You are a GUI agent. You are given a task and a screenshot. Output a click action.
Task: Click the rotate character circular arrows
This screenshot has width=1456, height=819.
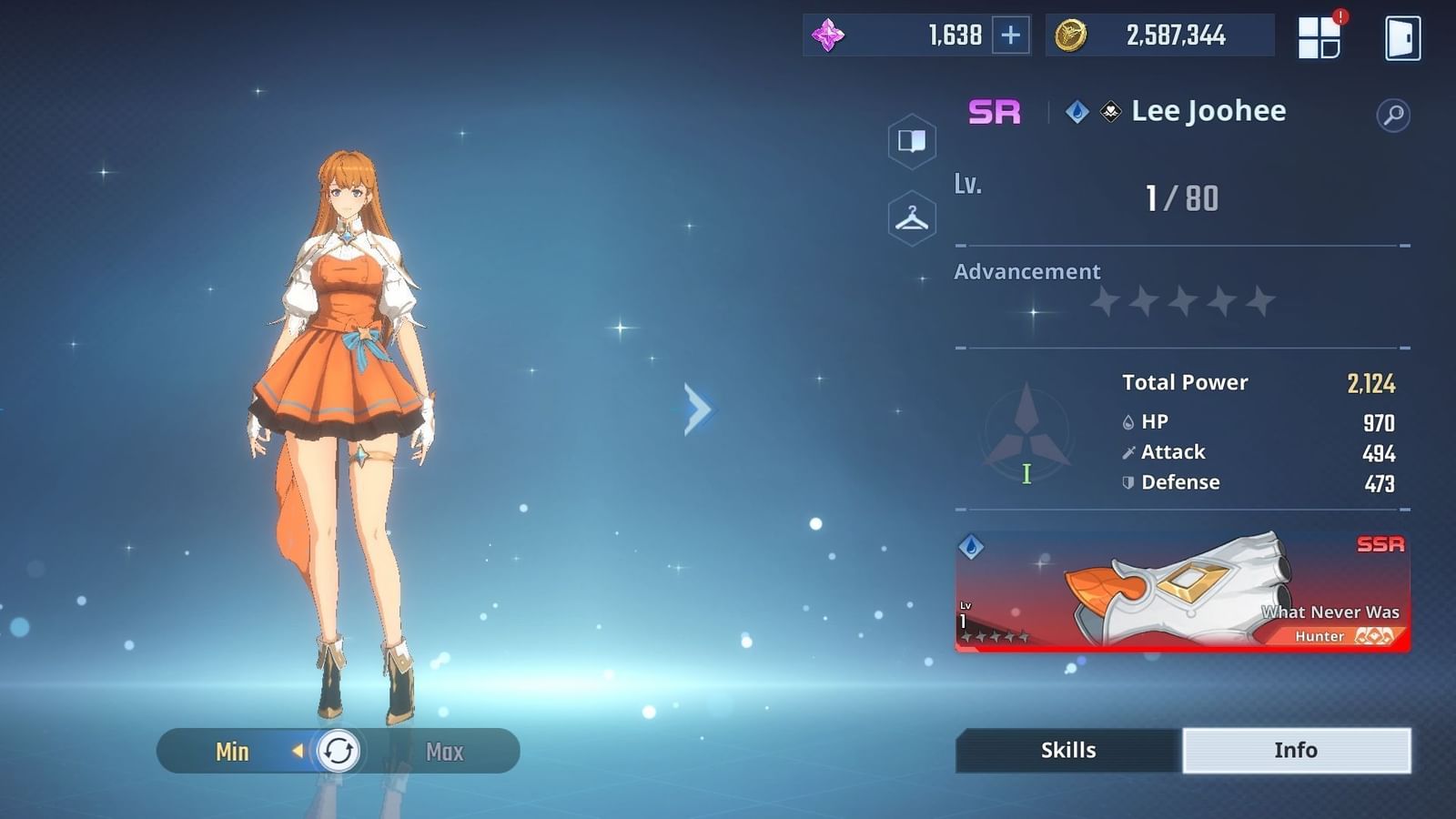coord(337,752)
